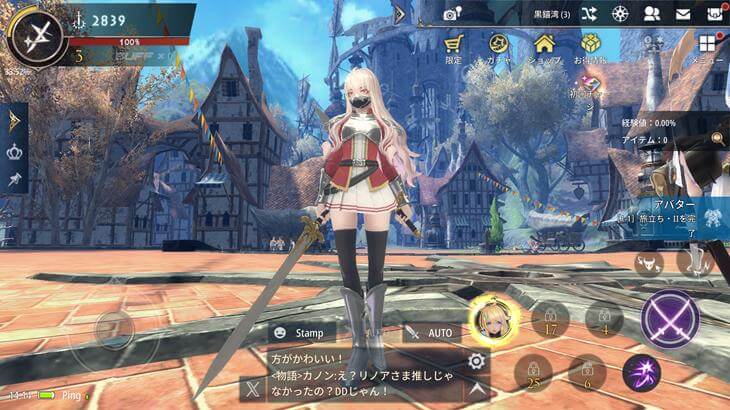Open the 限定 limited shop cart
Image resolution: width=730 pixels, height=410 pixels.
click(x=454, y=48)
